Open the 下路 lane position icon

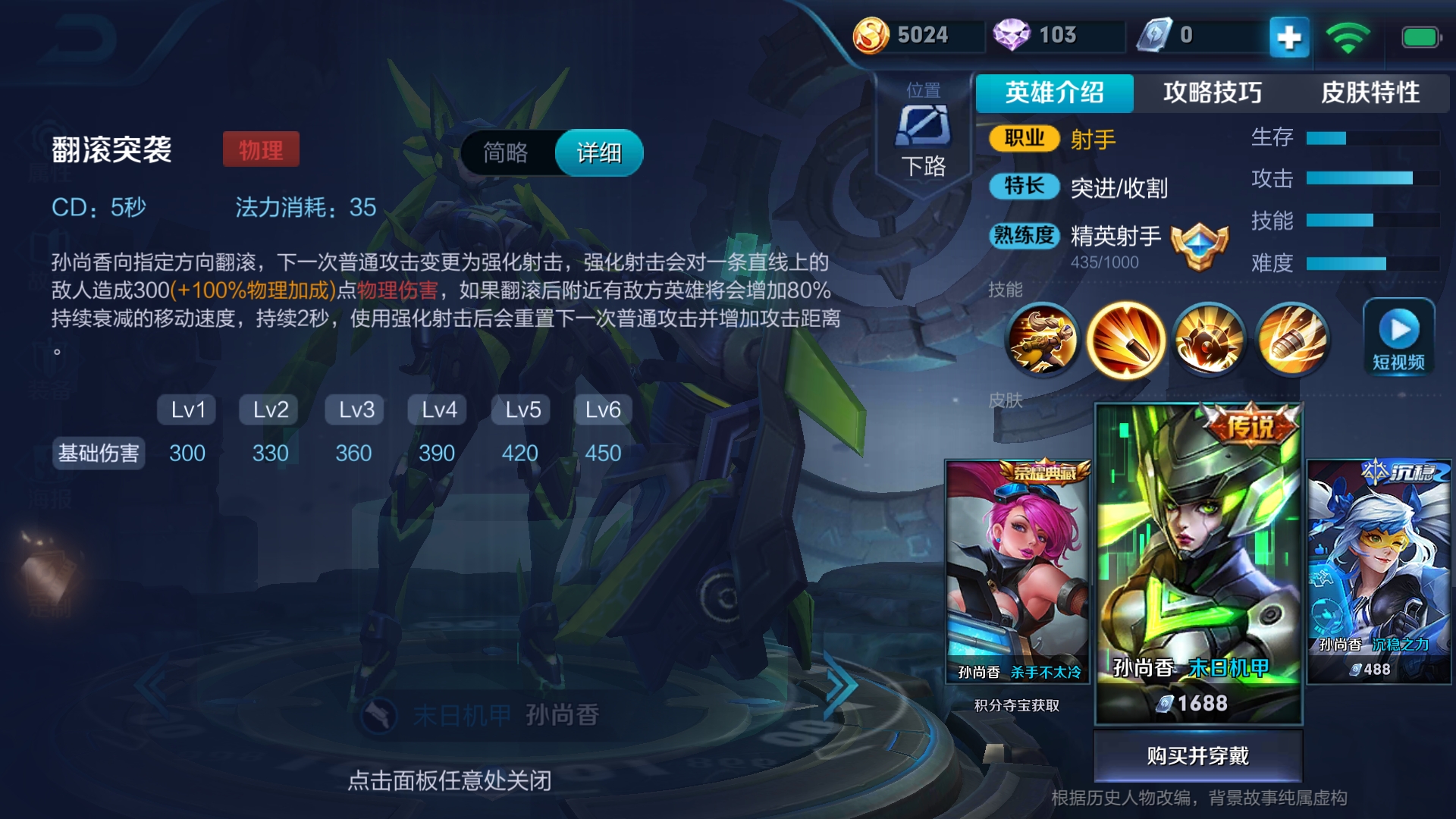[x=924, y=125]
